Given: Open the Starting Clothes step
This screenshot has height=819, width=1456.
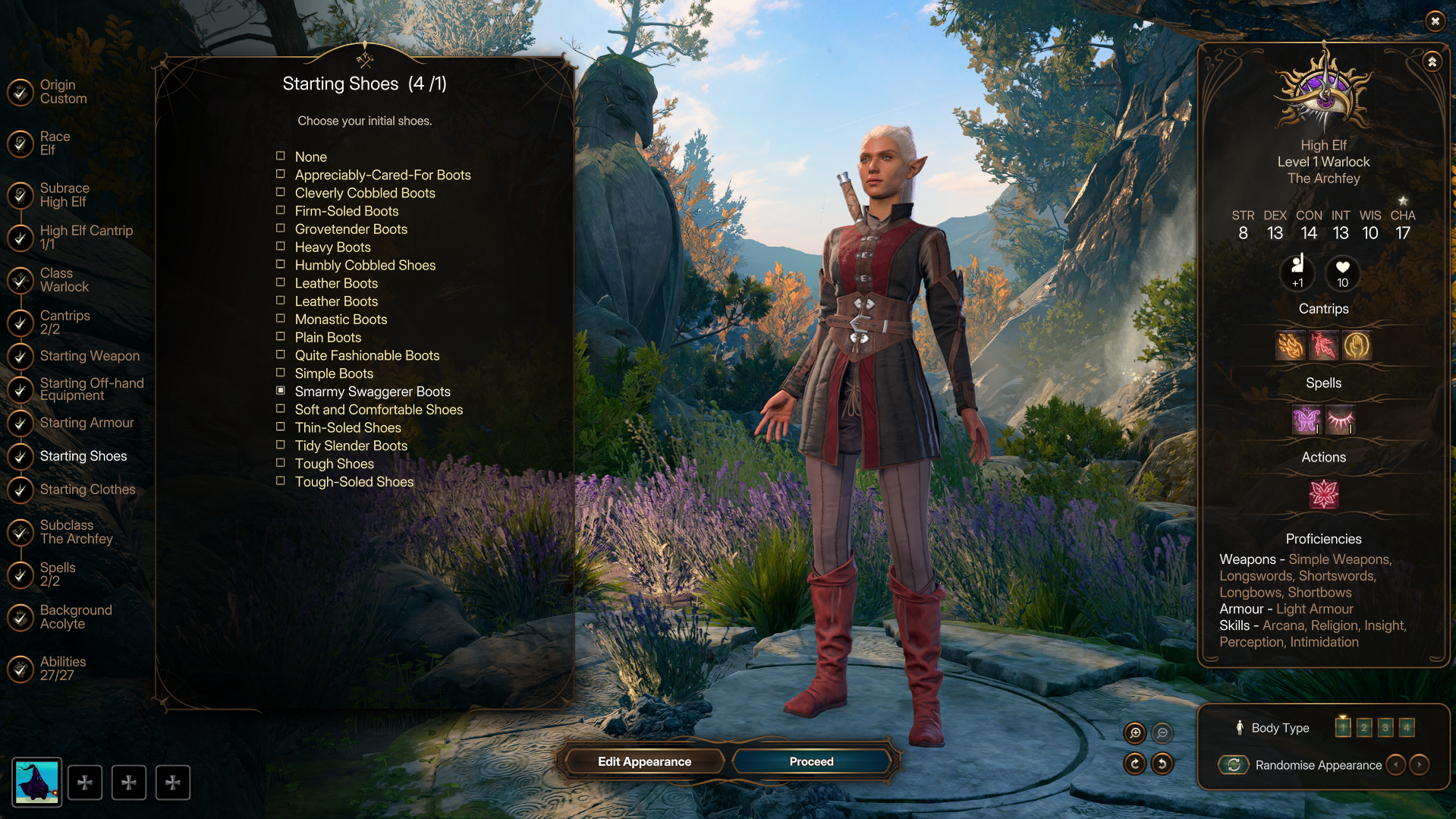Looking at the screenshot, I should click(x=87, y=490).
